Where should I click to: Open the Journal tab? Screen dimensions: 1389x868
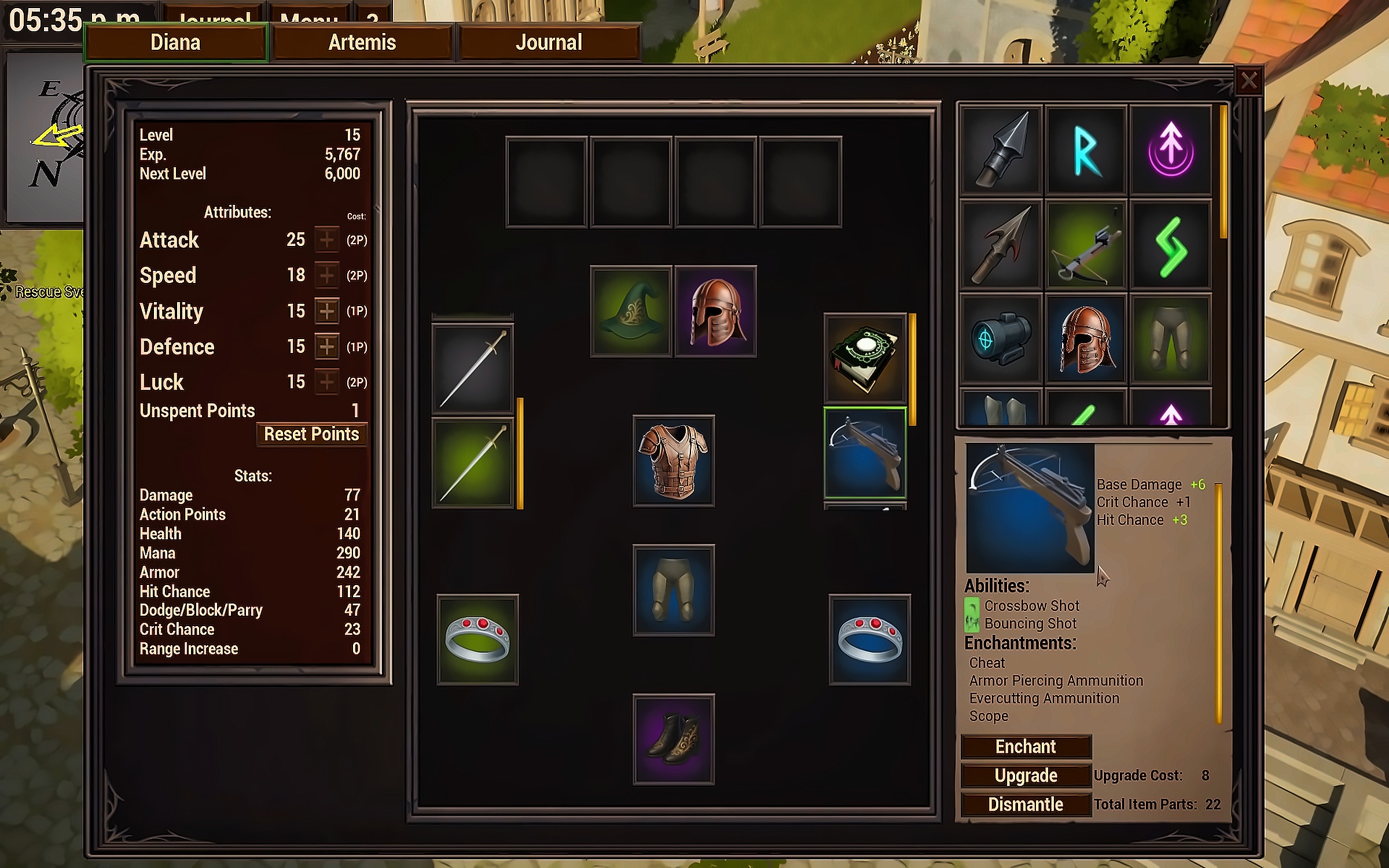pos(549,42)
